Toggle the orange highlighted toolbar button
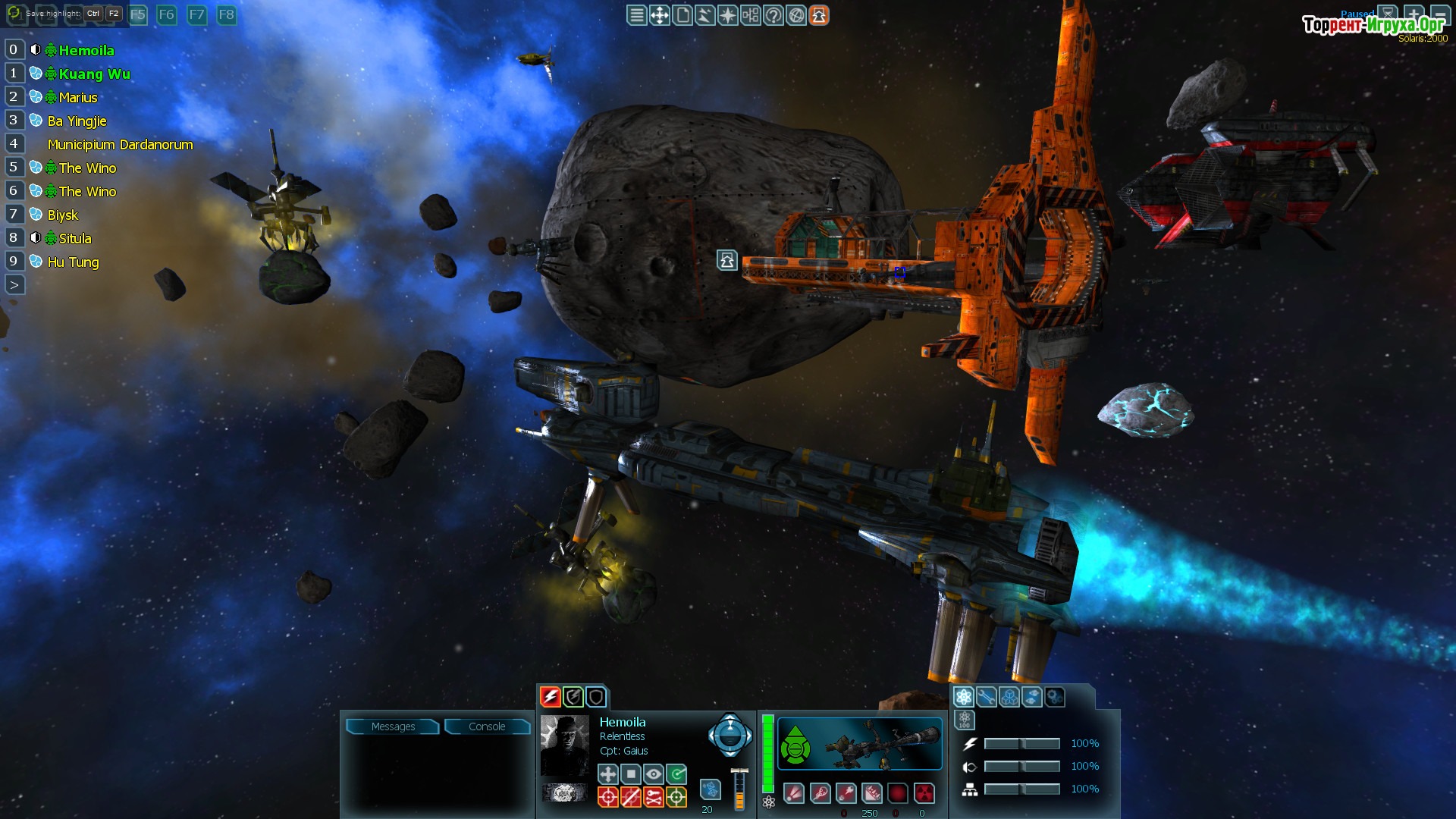 point(819,15)
